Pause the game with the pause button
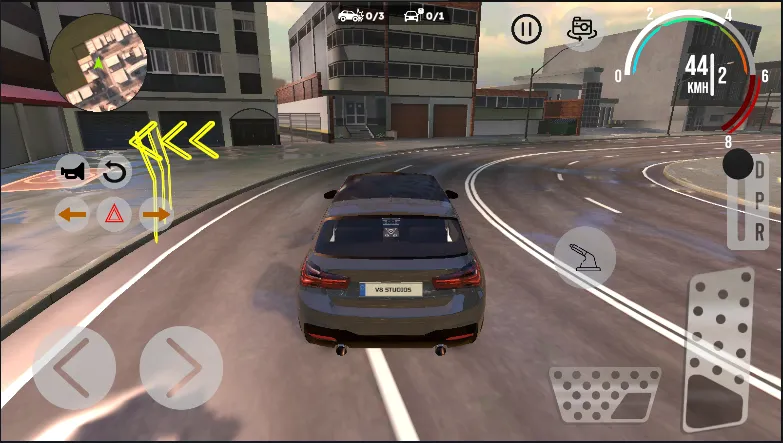 [x=526, y=29]
